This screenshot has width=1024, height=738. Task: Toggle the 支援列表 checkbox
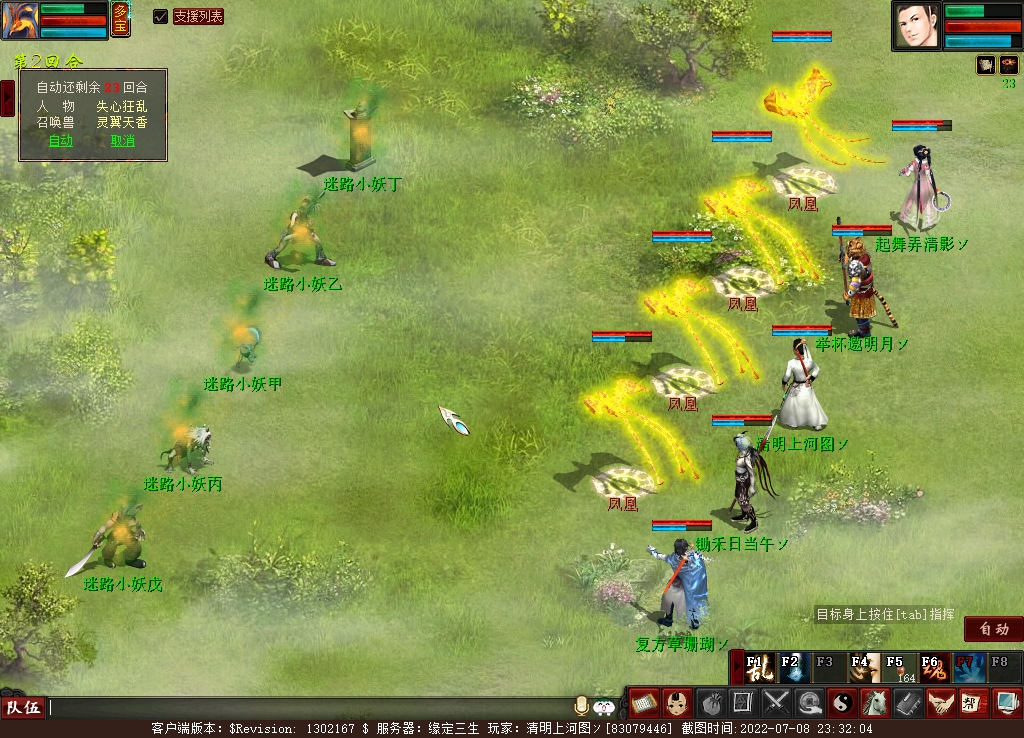160,16
